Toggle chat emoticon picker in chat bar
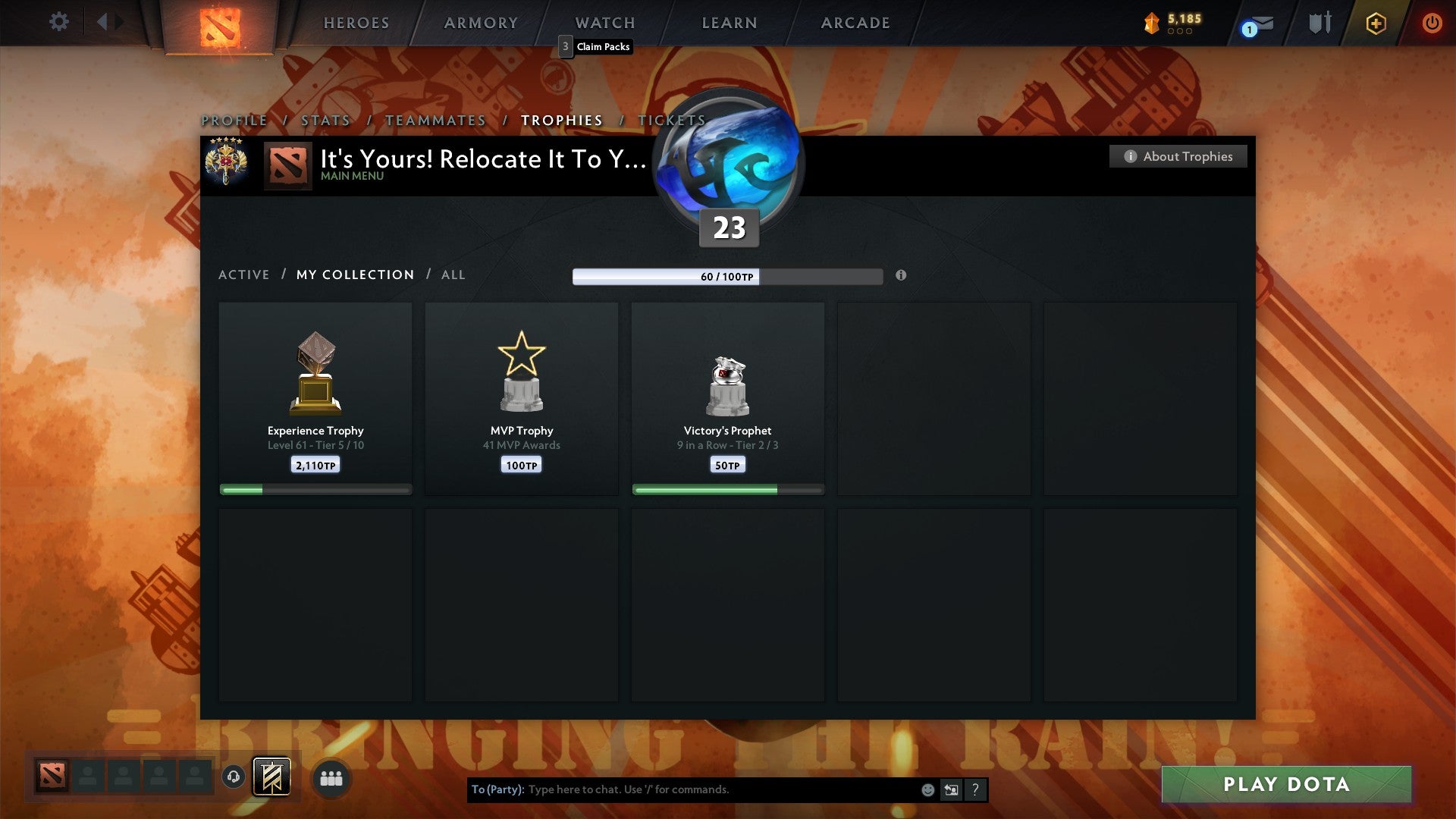This screenshot has width=1456, height=819. pyautogui.click(x=928, y=789)
